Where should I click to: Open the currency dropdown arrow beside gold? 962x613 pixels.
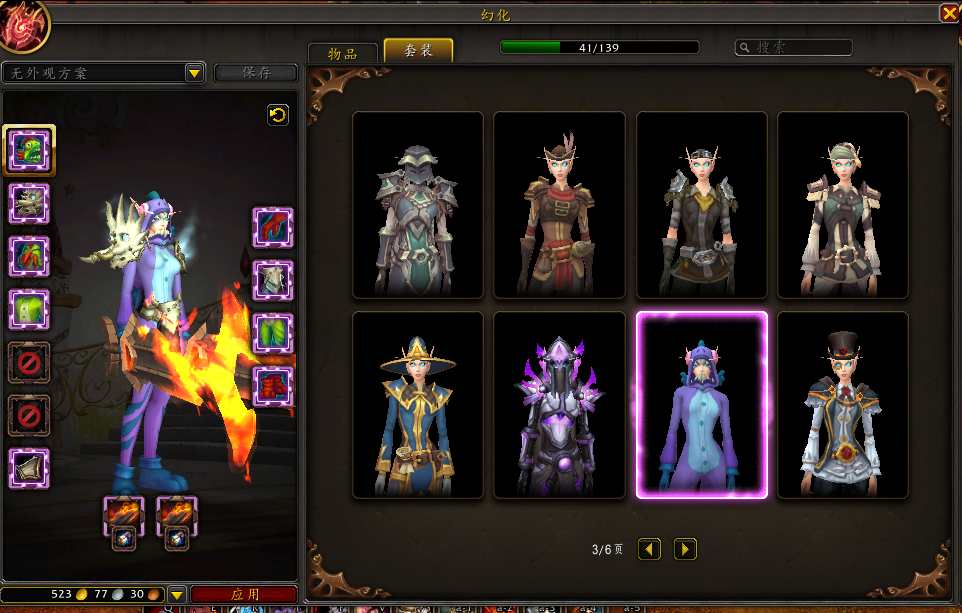pos(177,594)
